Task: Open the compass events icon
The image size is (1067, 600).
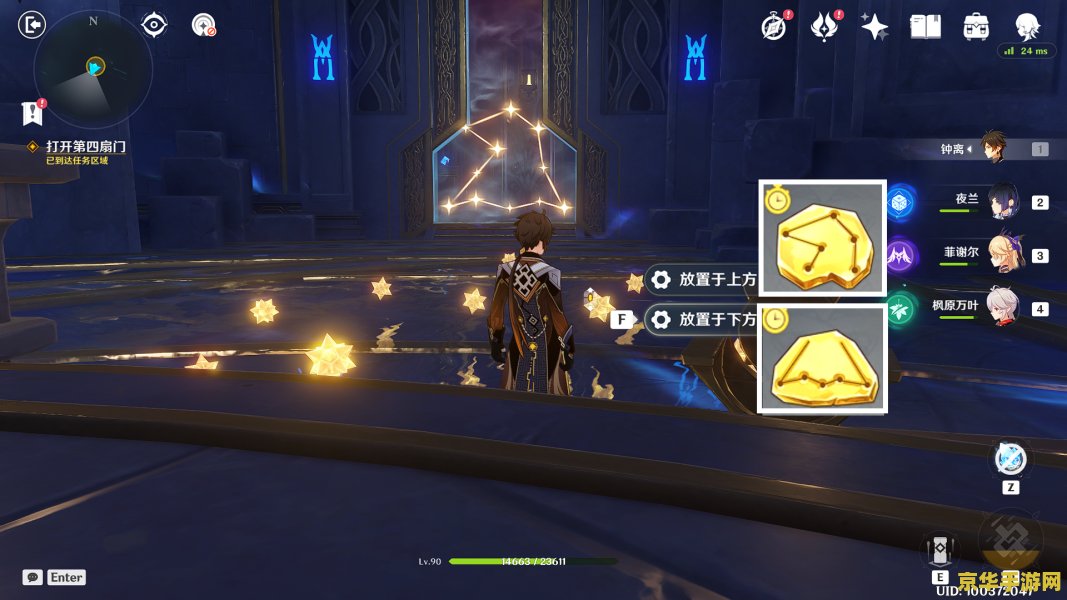Action: (x=773, y=27)
